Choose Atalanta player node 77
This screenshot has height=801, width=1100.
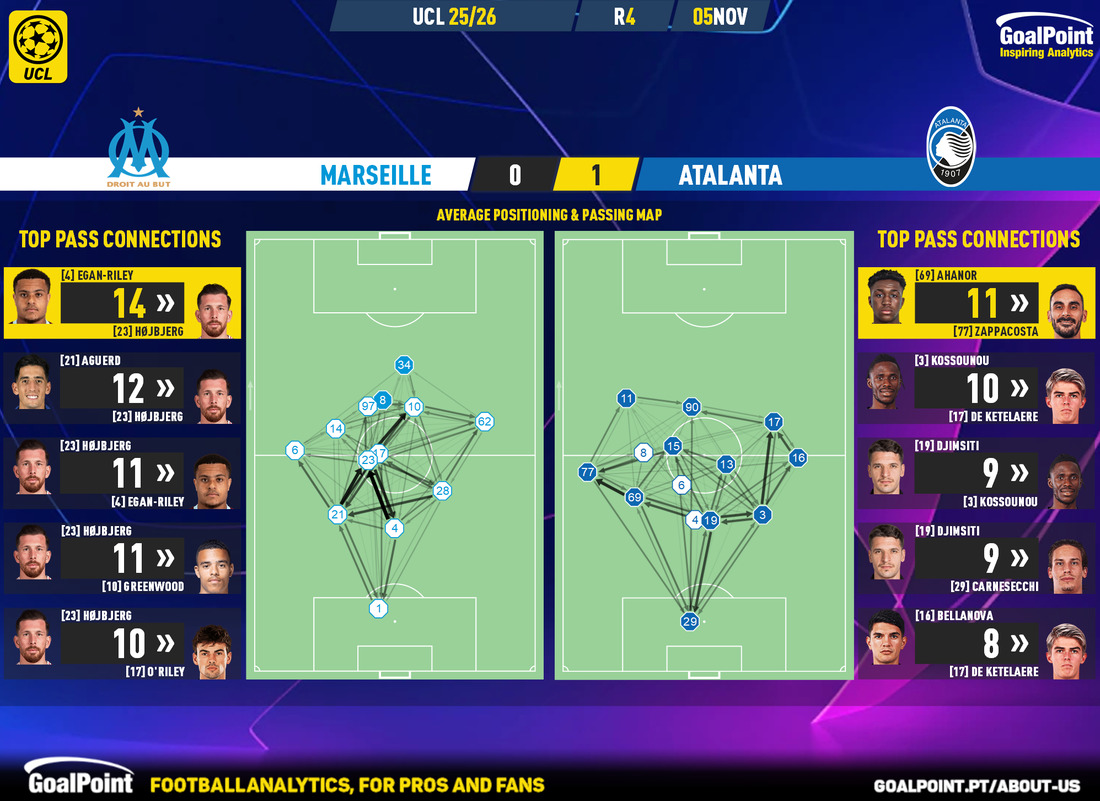(x=588, y=472)
